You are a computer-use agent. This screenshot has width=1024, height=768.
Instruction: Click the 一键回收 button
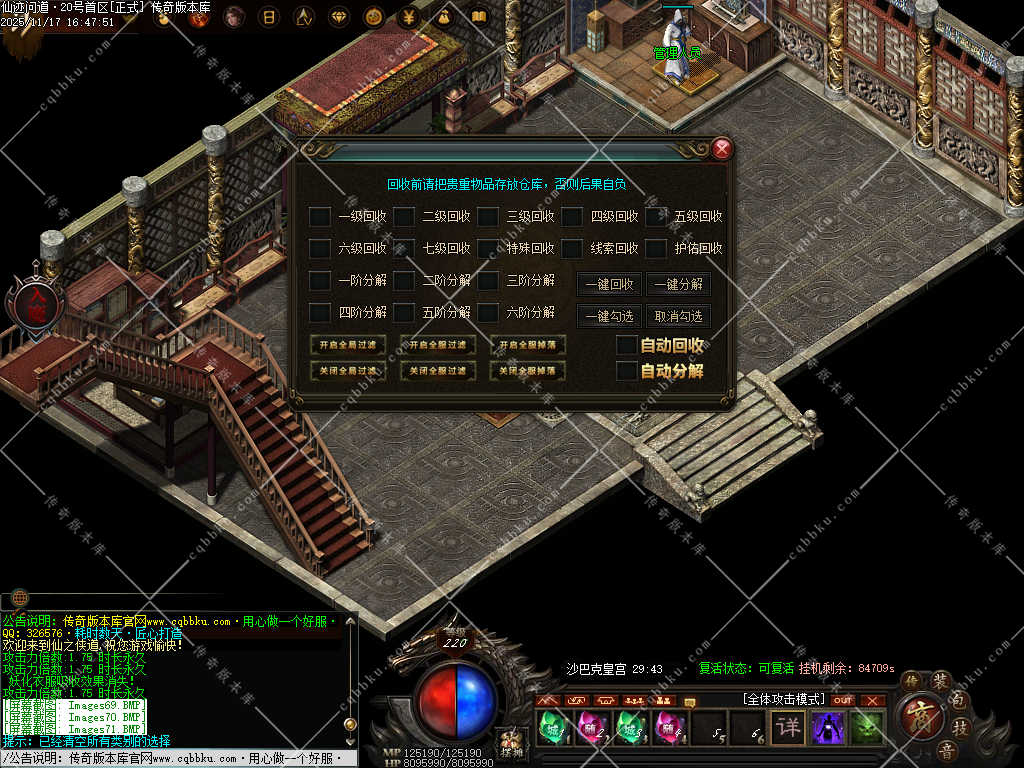(x=609, y=284)
